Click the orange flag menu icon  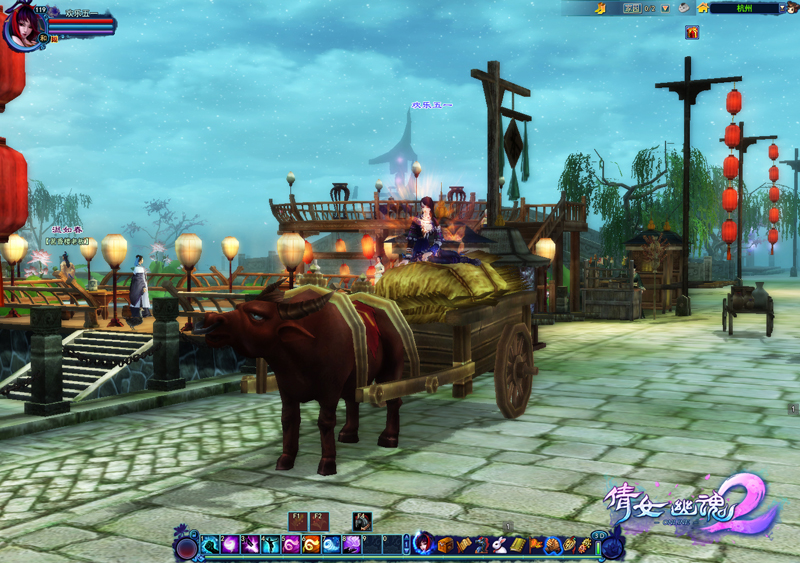pos(536,545)
